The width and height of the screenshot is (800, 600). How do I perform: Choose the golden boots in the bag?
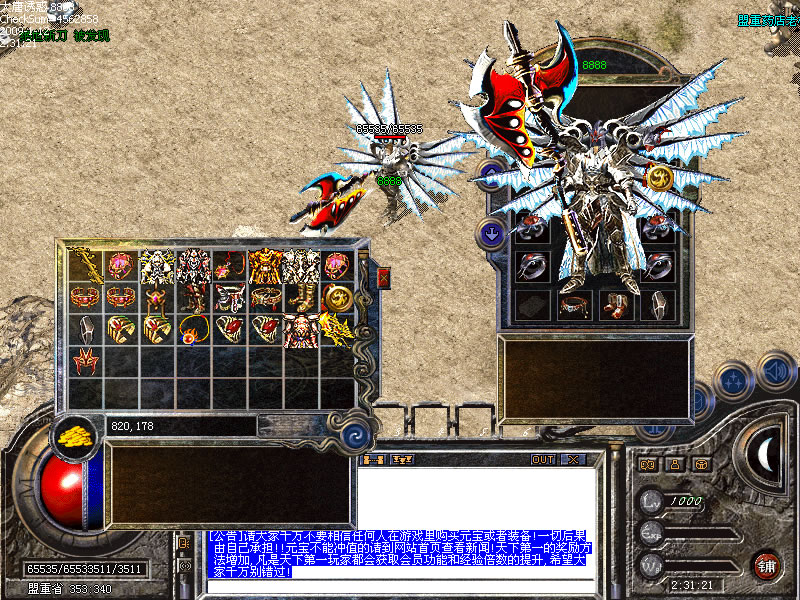click(301, 297)
